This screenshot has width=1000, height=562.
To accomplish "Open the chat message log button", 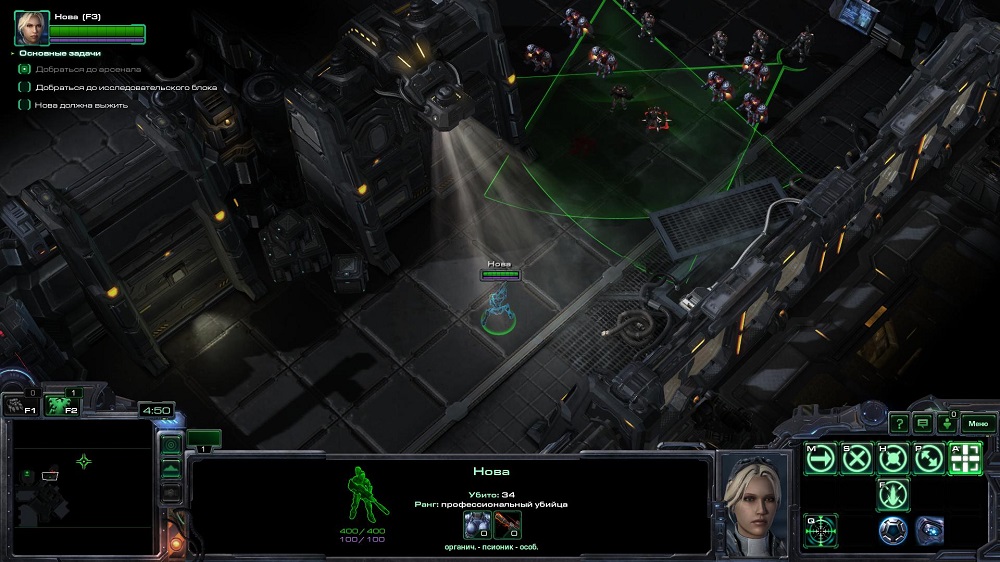I will click(922, 423).
